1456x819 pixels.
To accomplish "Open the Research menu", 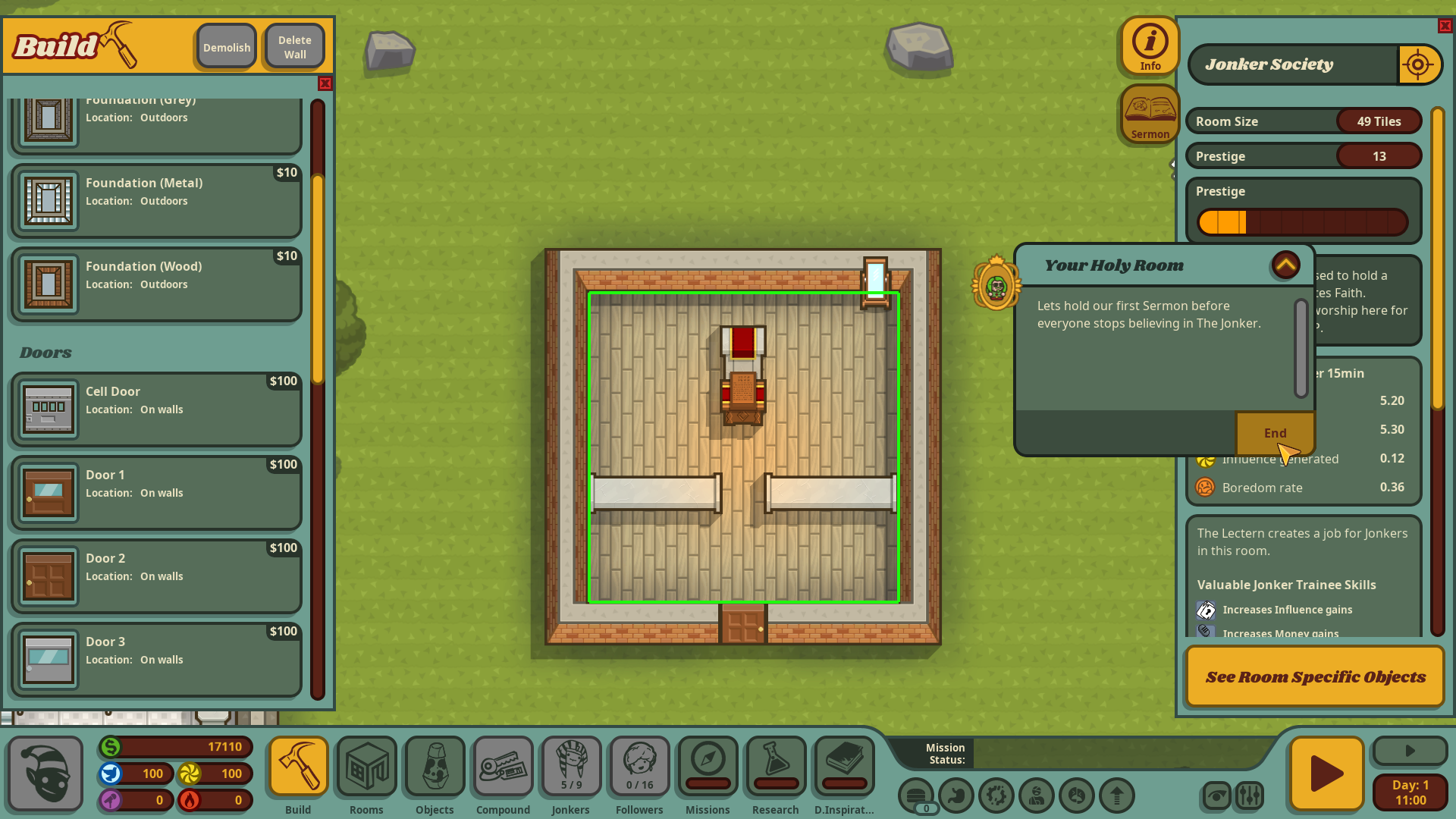I will click(x=775, y=775).
